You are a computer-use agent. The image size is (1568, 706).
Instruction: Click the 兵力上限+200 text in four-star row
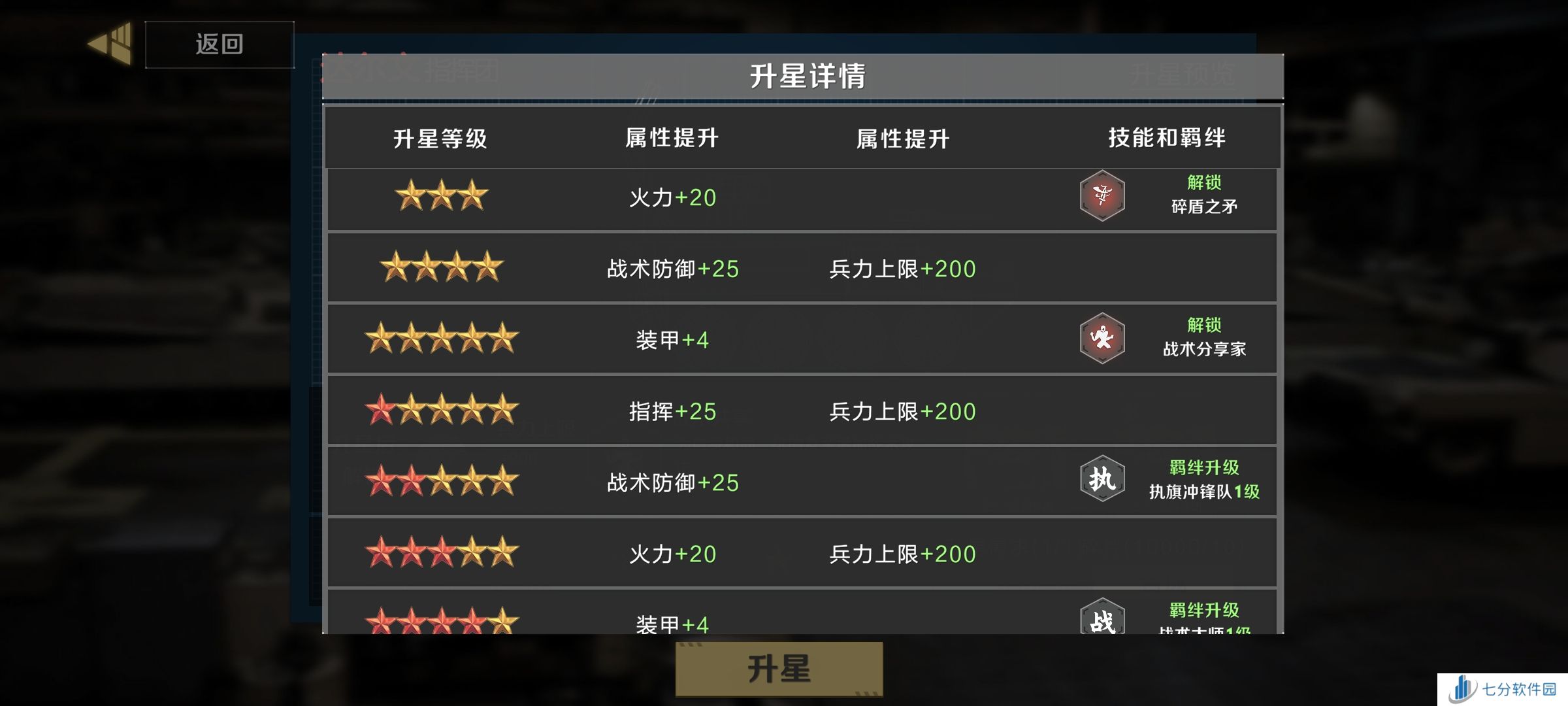point(904,268)
